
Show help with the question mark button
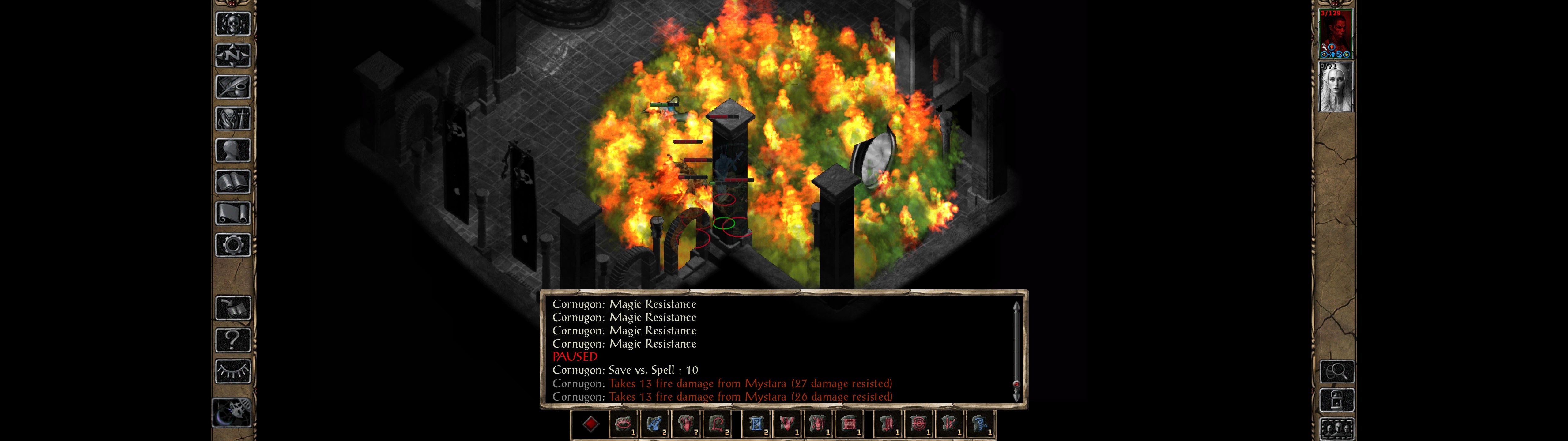(x=232, y=339)
